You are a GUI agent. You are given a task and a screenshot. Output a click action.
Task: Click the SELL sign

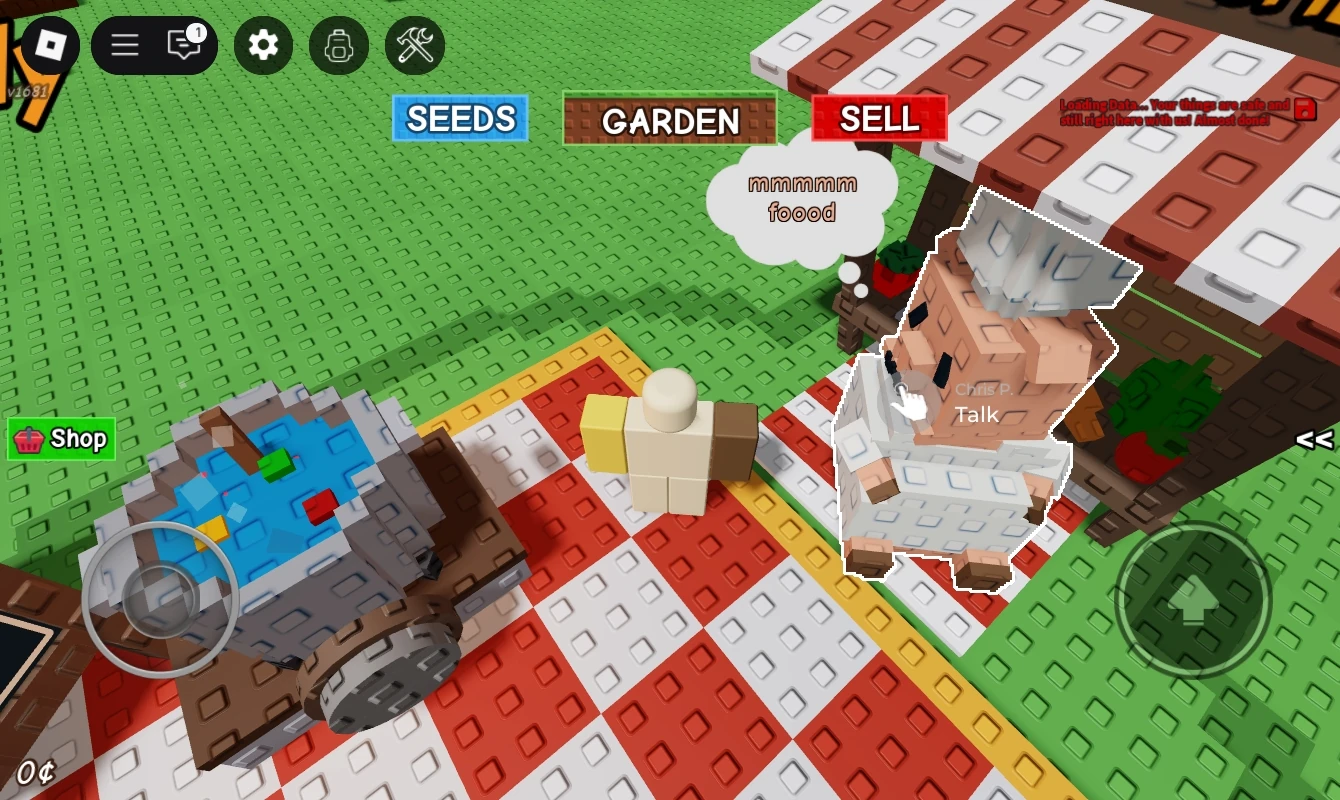(879, 120)
